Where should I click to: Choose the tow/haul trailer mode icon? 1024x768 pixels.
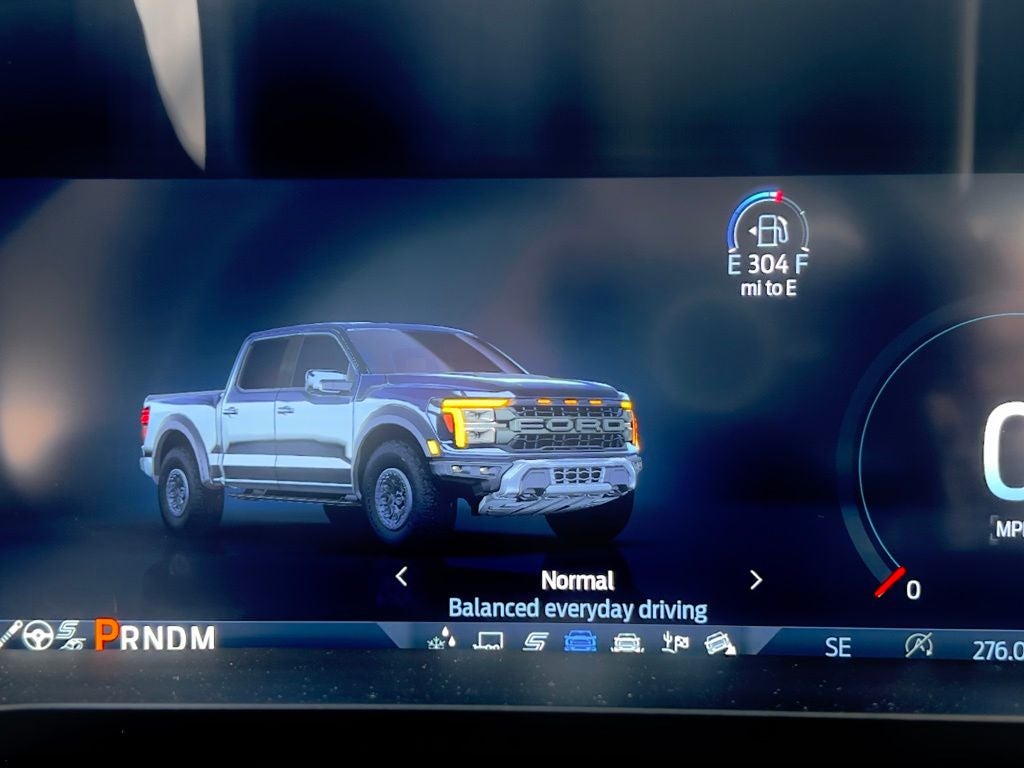tap(488, 640)
